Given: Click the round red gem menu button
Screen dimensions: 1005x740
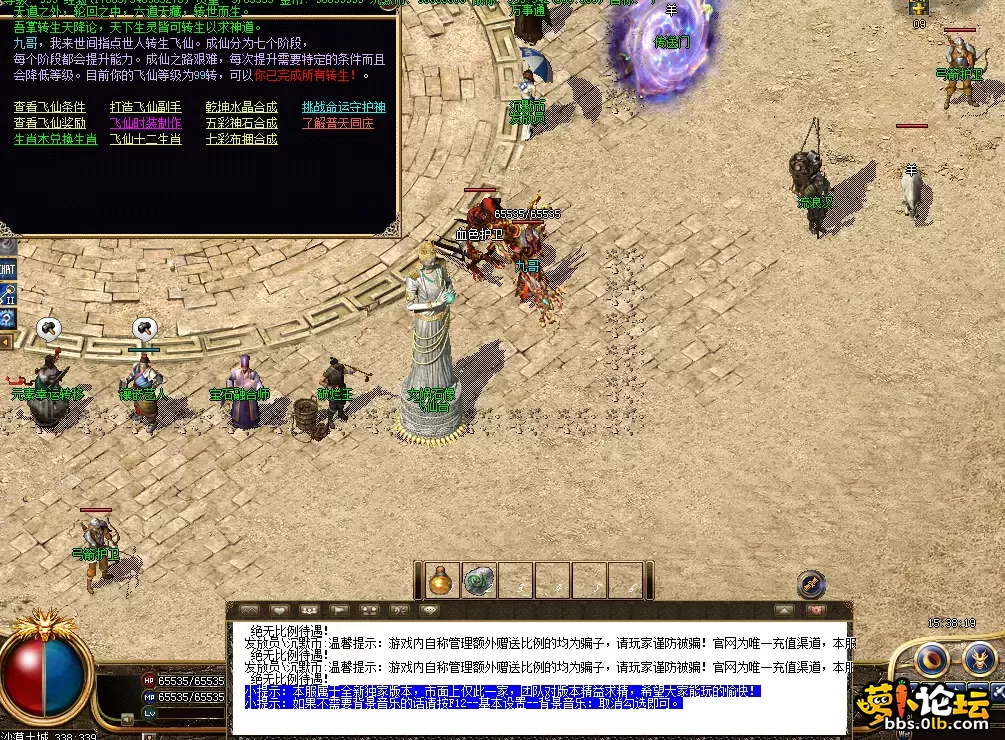Looking at the screenshot, I should point(933,658).
